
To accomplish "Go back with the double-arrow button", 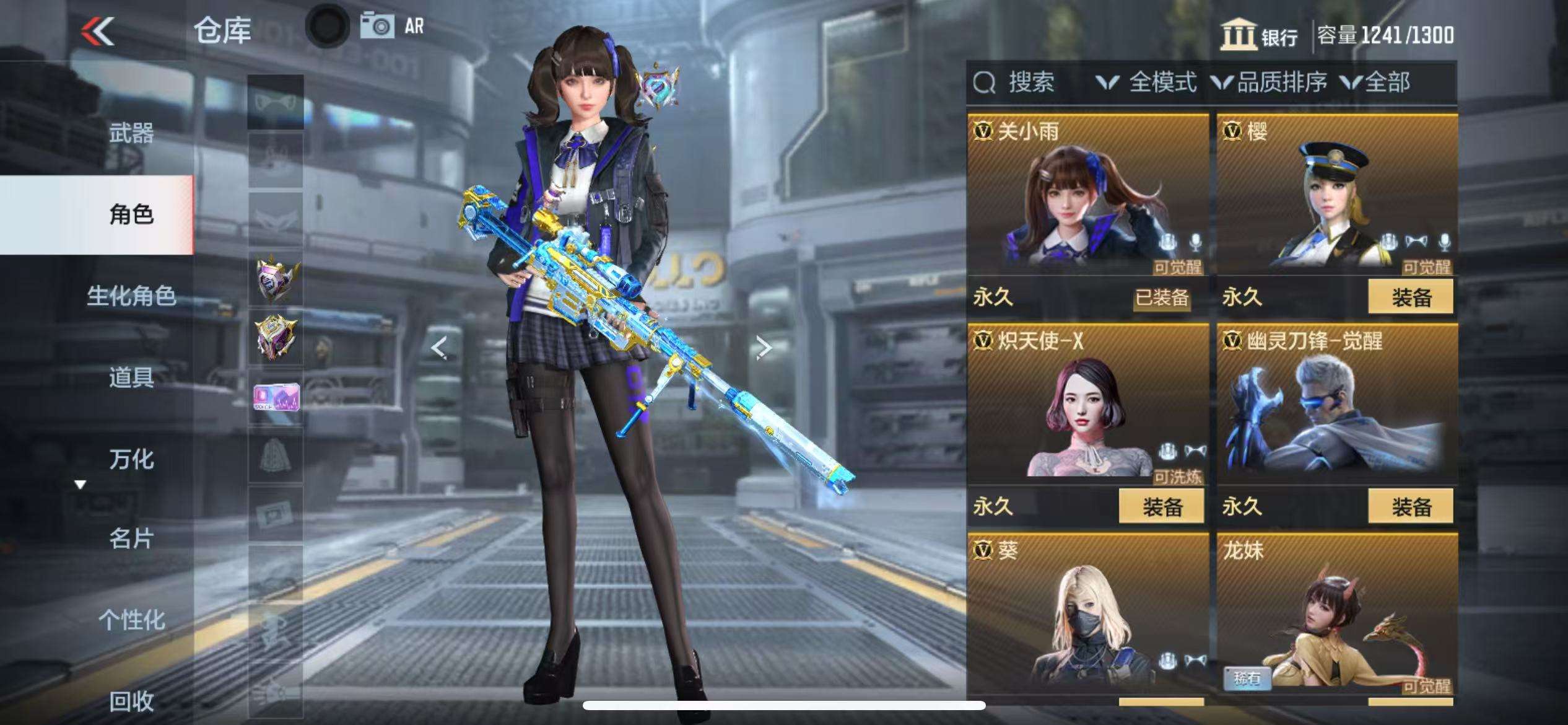I will tap(98, 31).
